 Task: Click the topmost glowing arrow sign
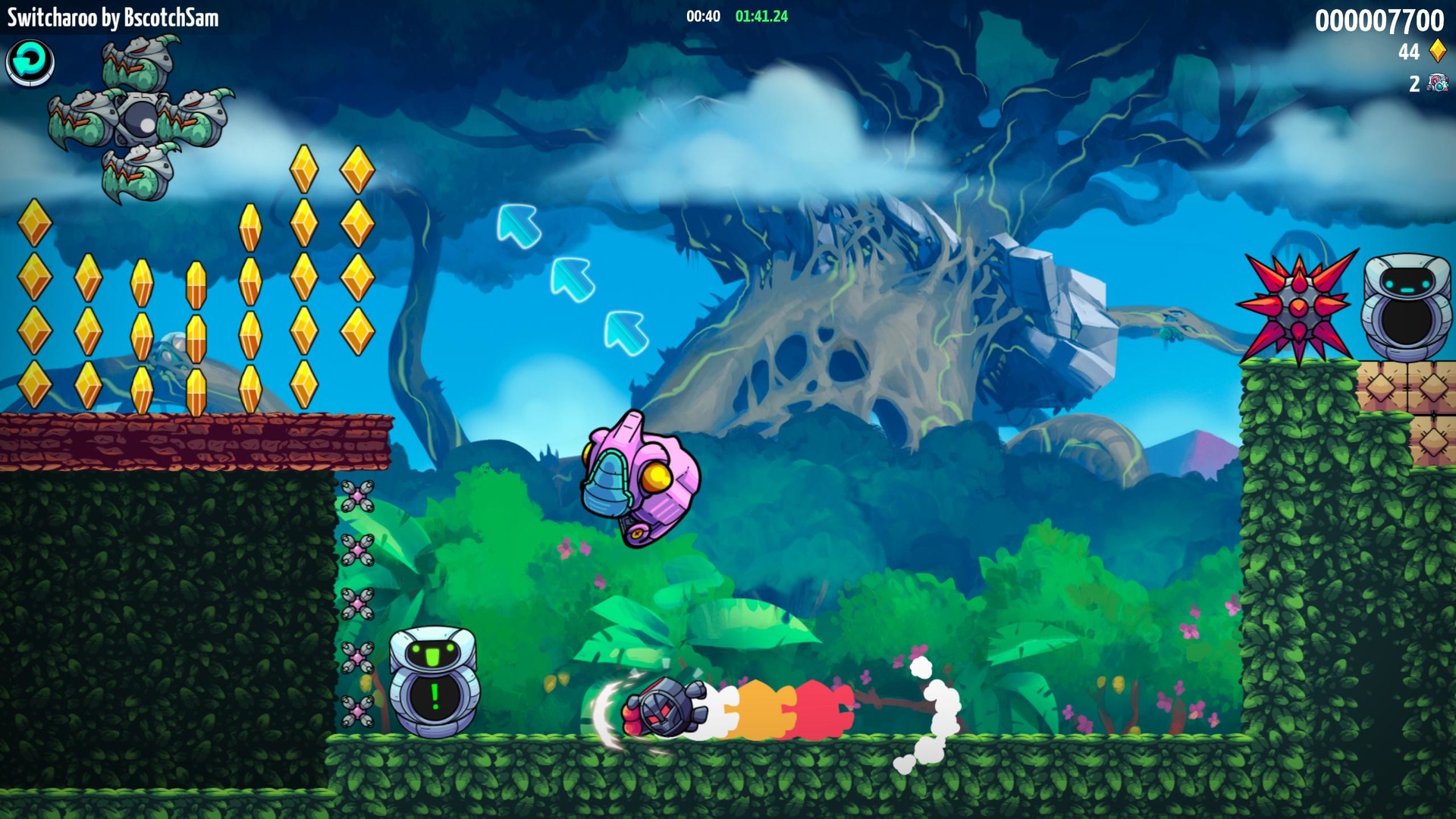pyautogui.click(x=519, y=227)
